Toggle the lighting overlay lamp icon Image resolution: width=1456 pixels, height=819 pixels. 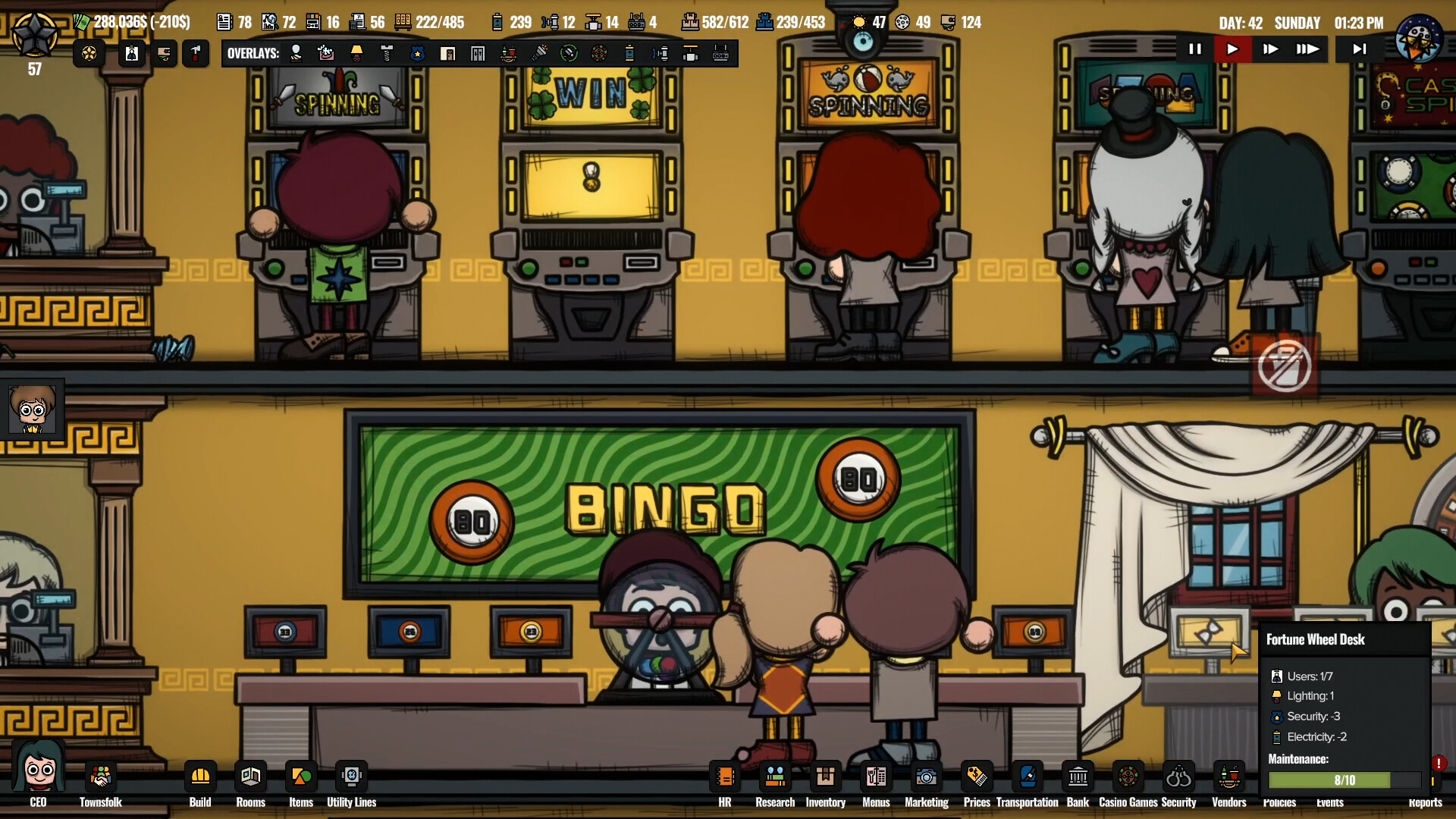tap(357, 53)
